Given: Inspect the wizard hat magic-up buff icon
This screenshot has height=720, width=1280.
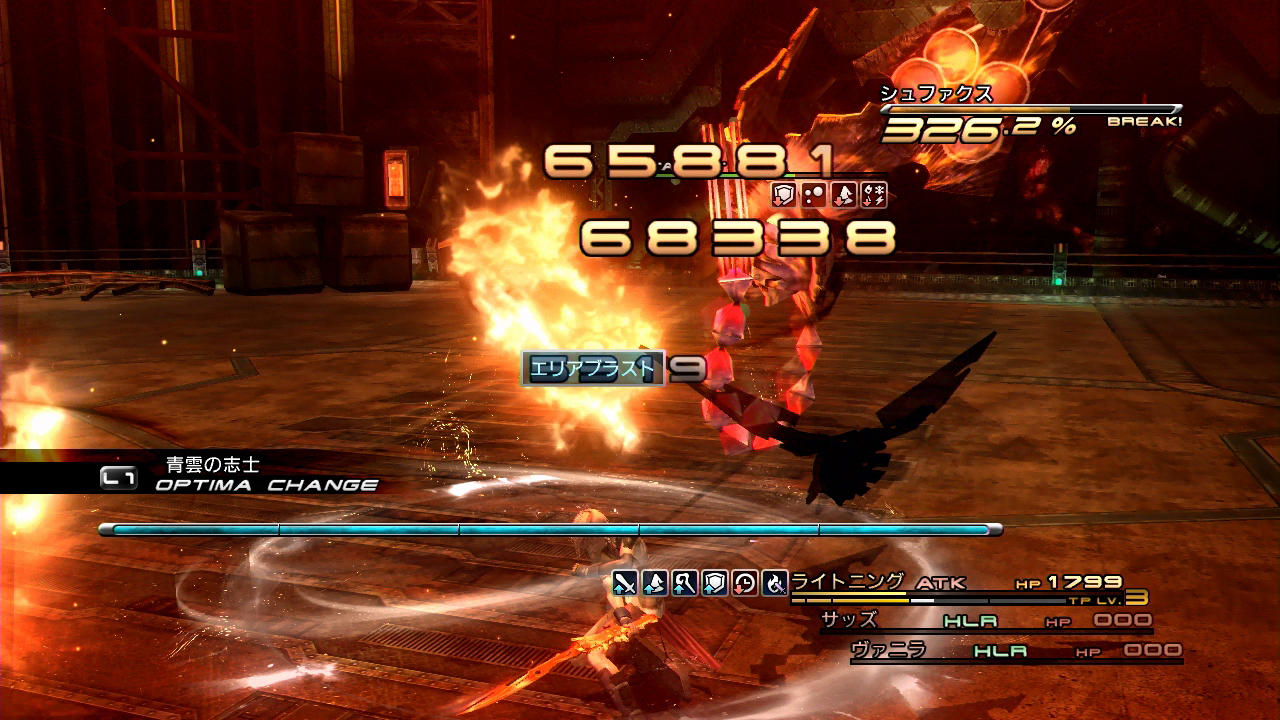Looking at the screenshot, I should click(655, 583).
